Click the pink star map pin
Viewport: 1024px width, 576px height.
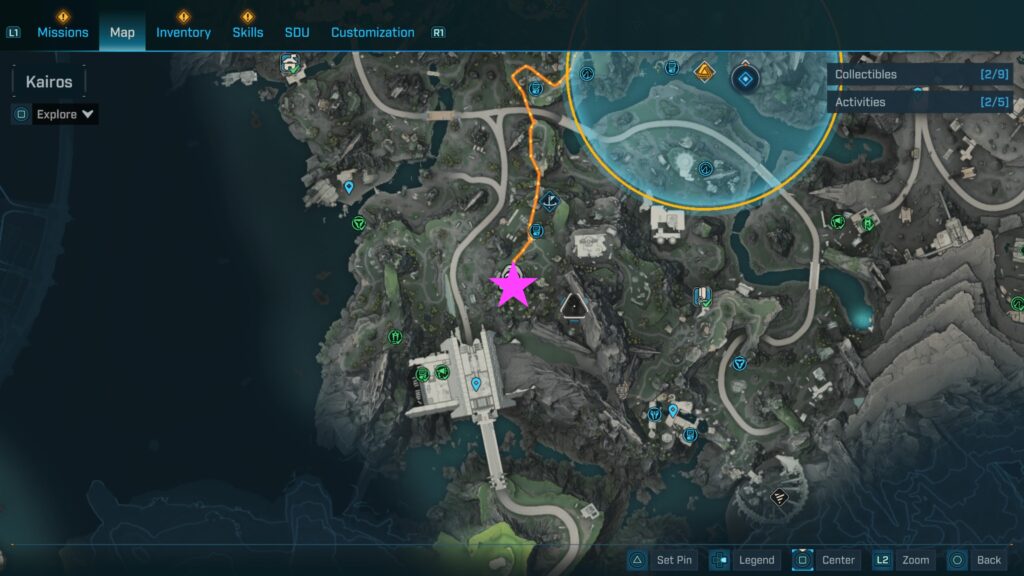coord(514,286)
